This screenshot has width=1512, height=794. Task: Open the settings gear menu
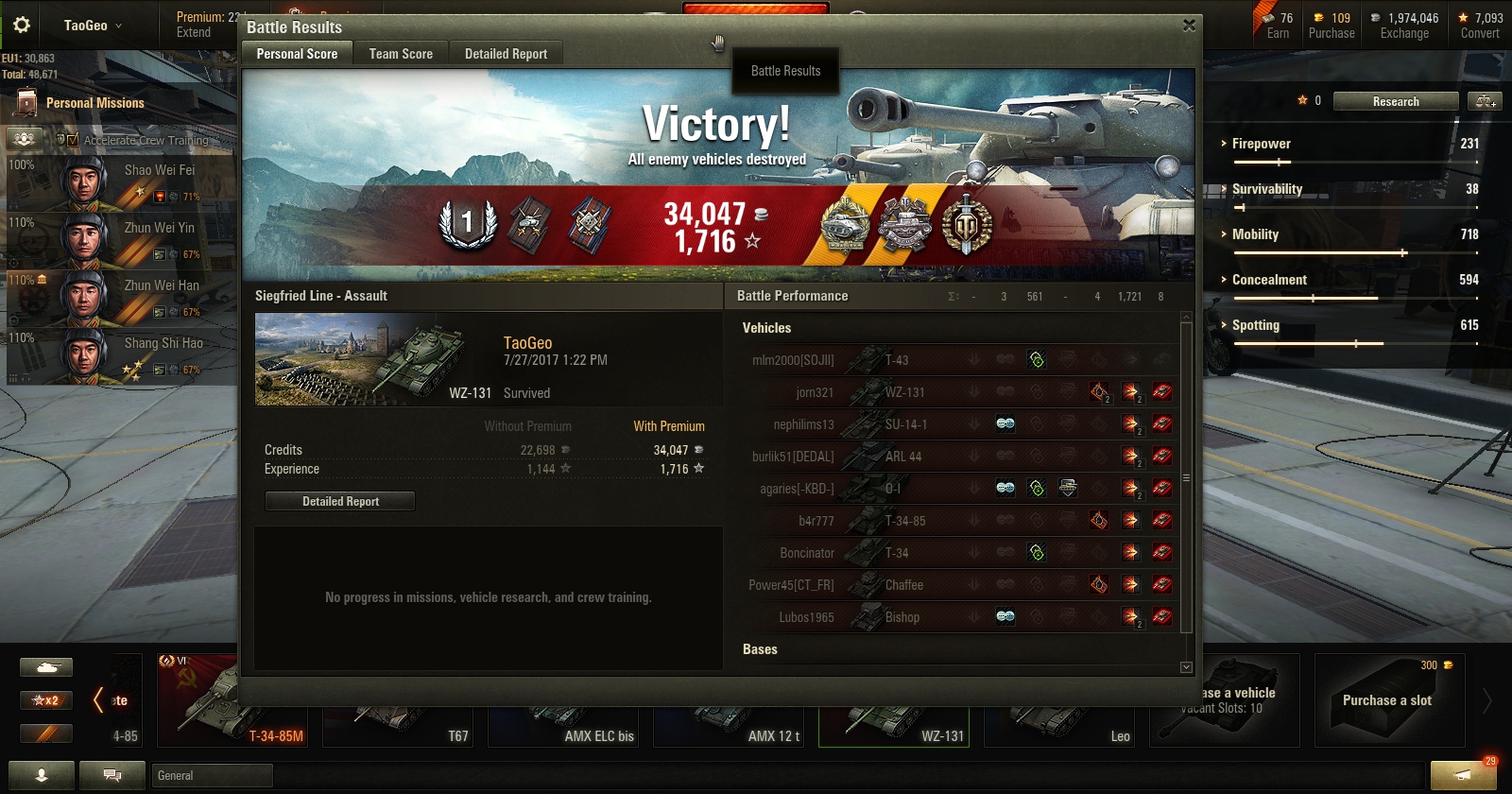[21, 26]
